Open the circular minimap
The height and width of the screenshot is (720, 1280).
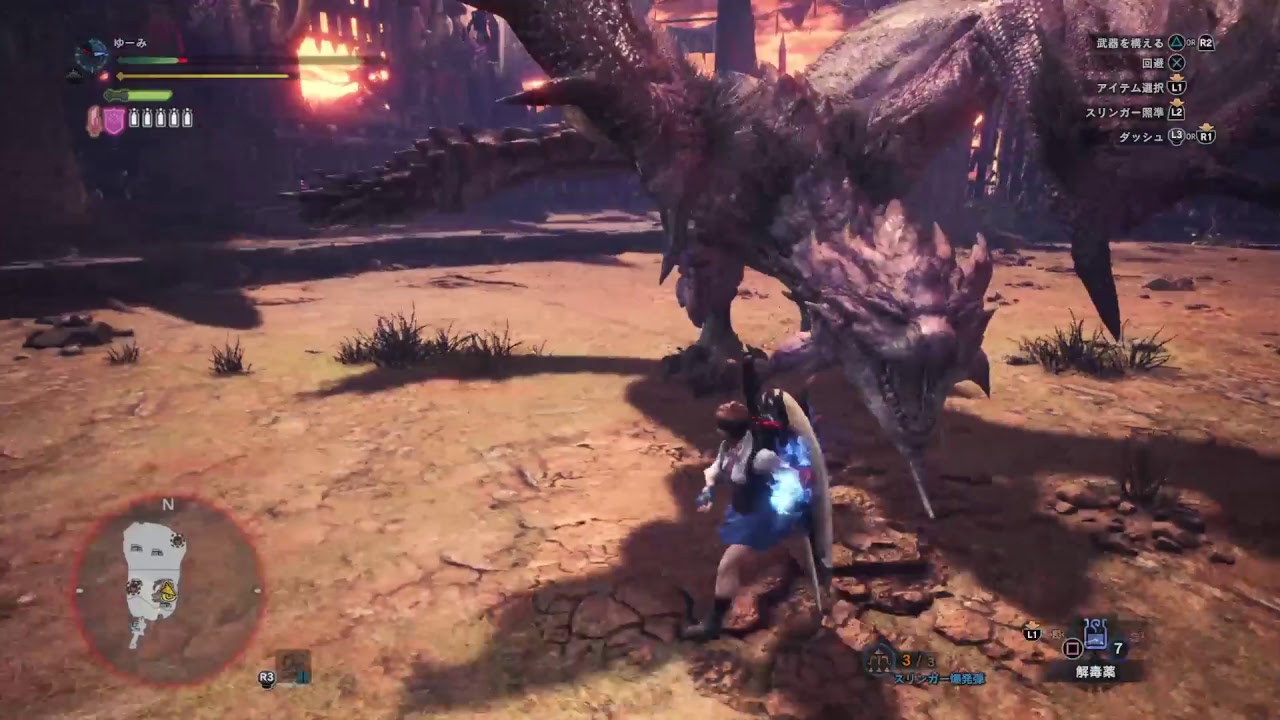[x=168, y=590]
